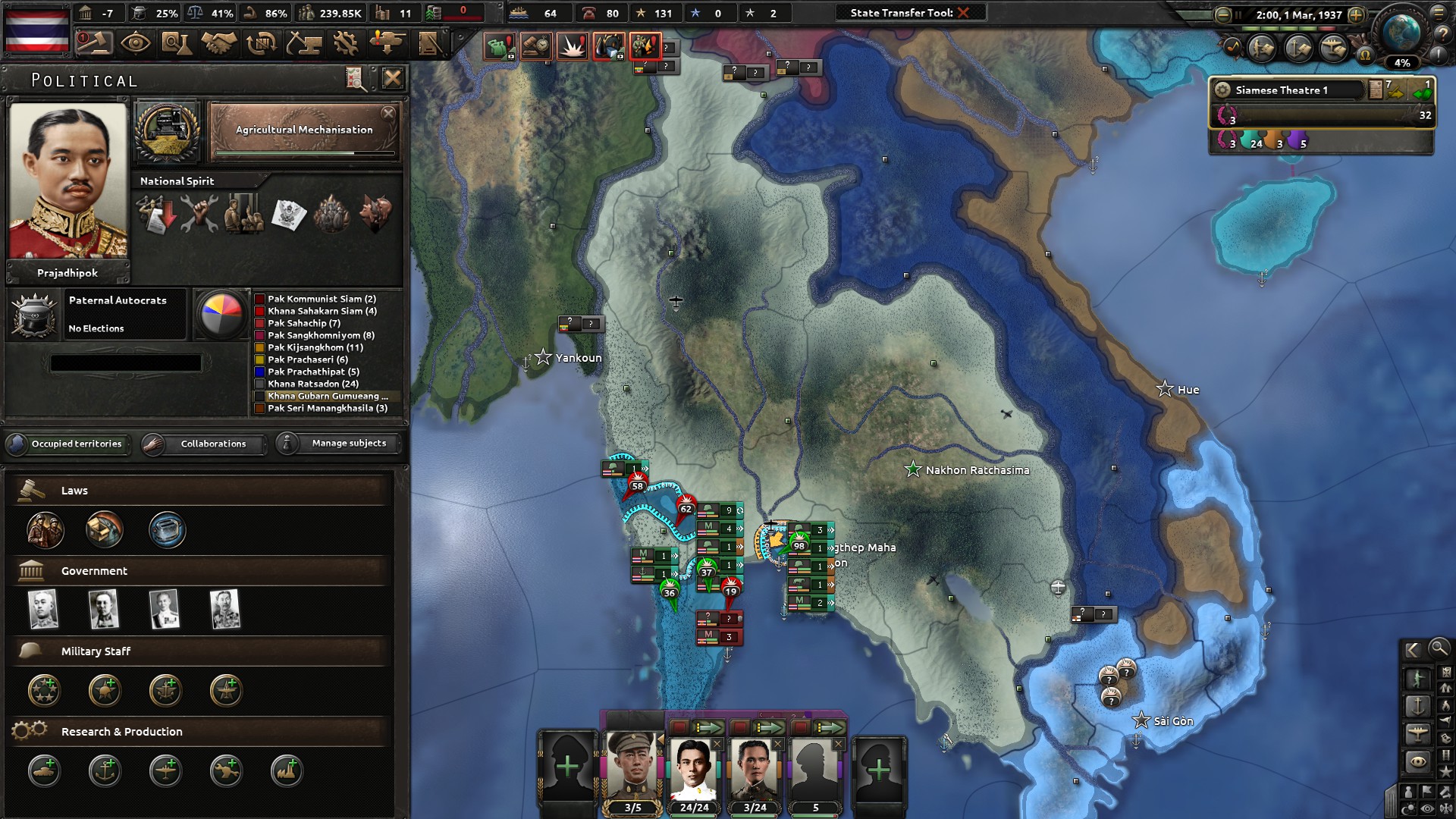Open the Decisions panel with the gavel icon
This screenshot has width=1456, height=819.
tap(95, 44)
